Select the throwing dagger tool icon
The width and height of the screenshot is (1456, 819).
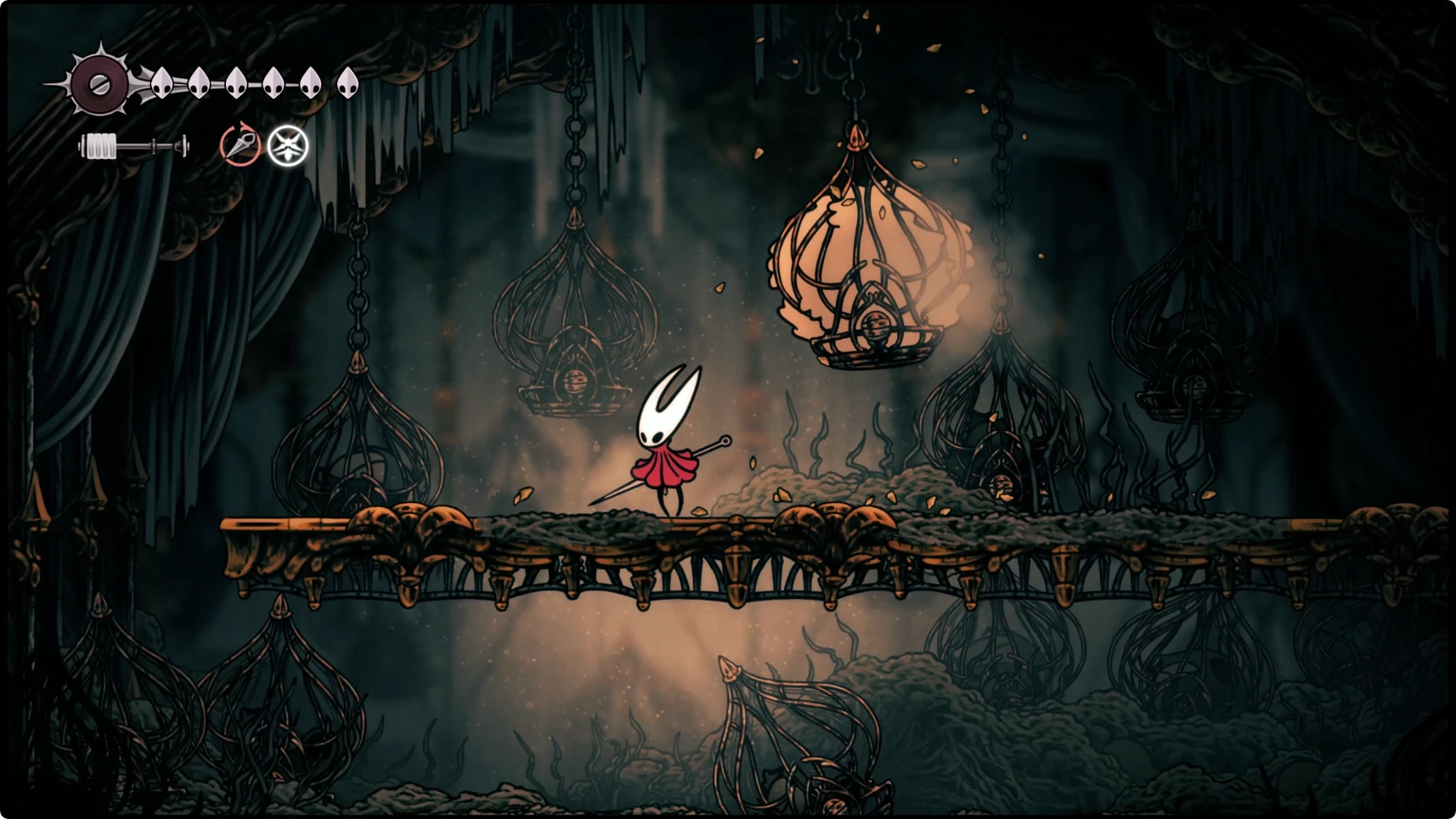point(240,144)
